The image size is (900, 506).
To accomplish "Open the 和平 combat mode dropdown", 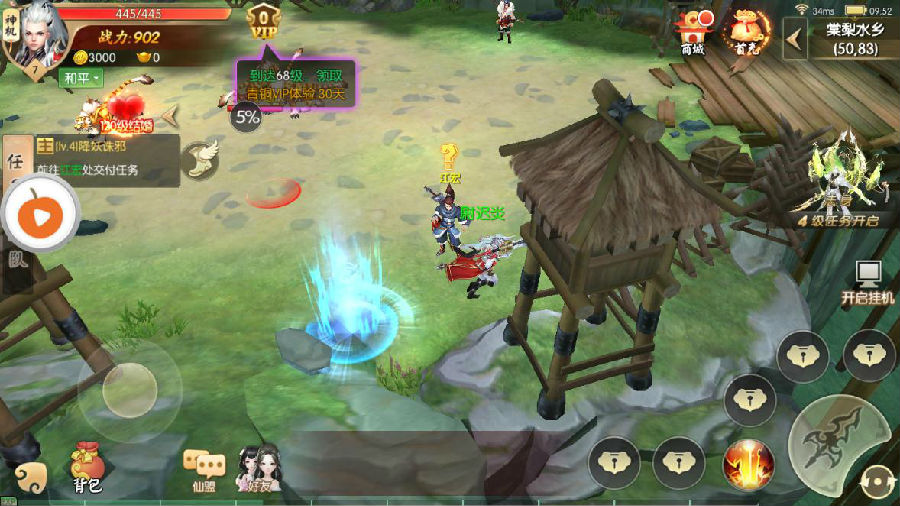I will (x=82, y=78).
